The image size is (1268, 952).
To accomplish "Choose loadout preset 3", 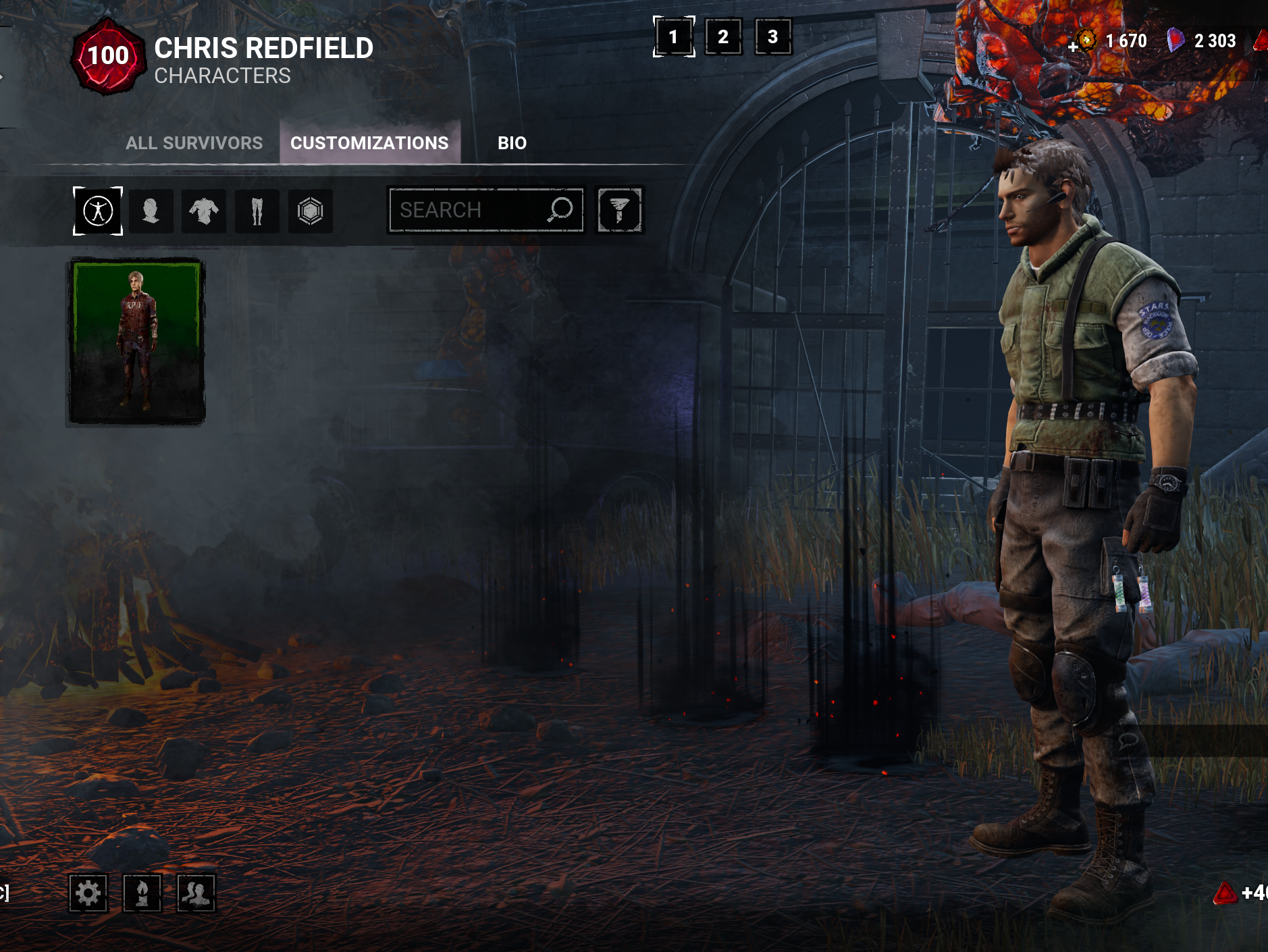I will [773, 36].
